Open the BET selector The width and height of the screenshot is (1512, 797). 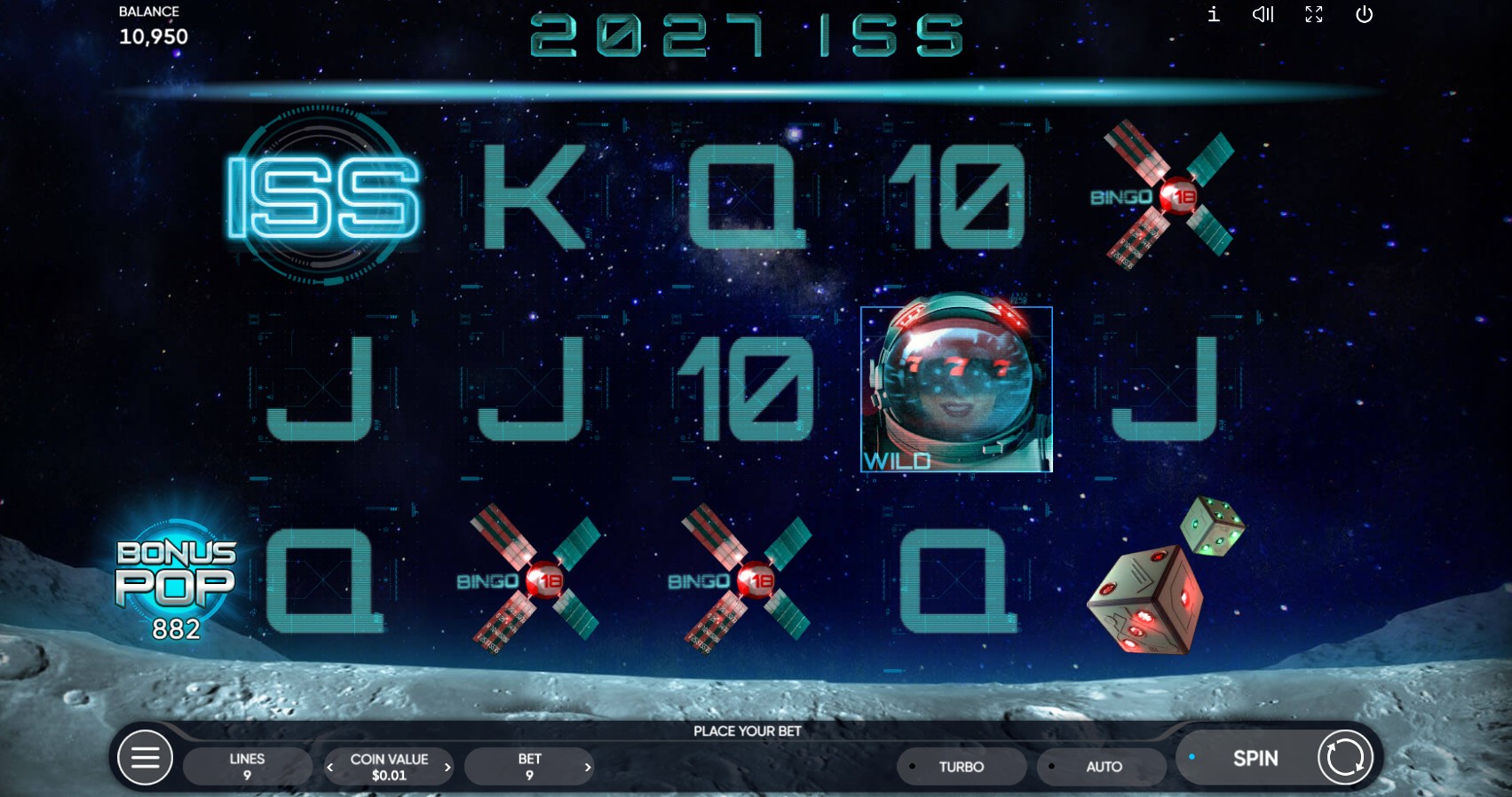529,766
